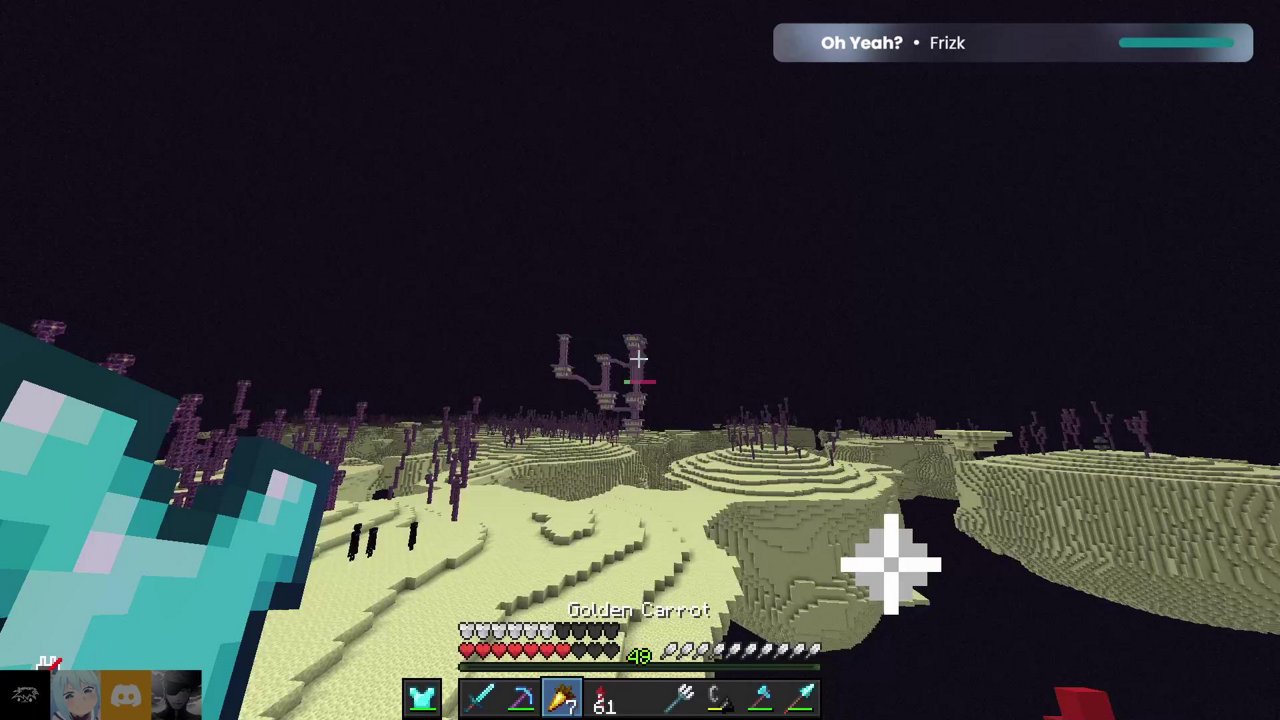Click the music playback progress bar
The width and height of the screenshot is (1280, 720).
point(1176,42)
